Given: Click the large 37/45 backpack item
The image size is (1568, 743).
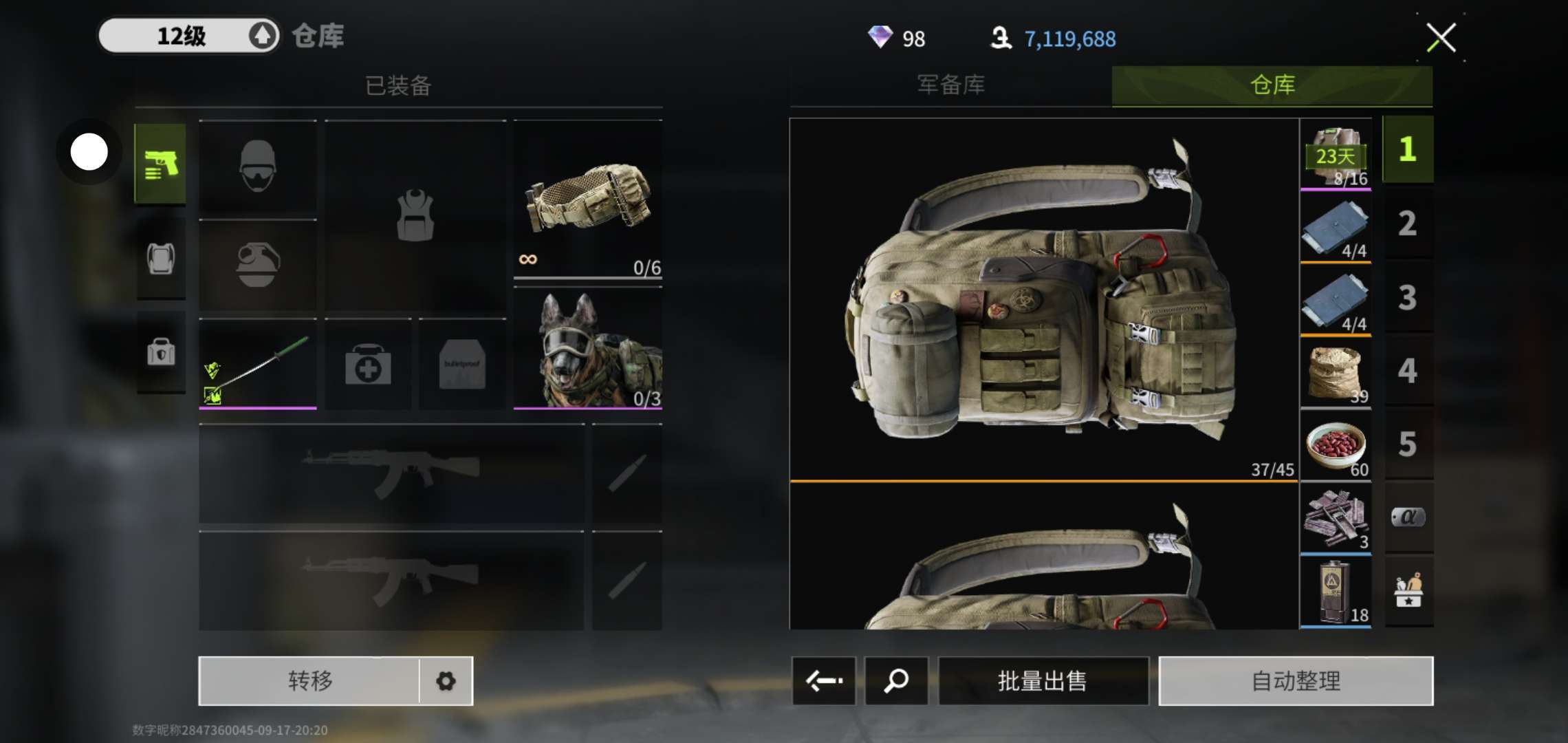Looking at the screenshot, I should 1043,299.
